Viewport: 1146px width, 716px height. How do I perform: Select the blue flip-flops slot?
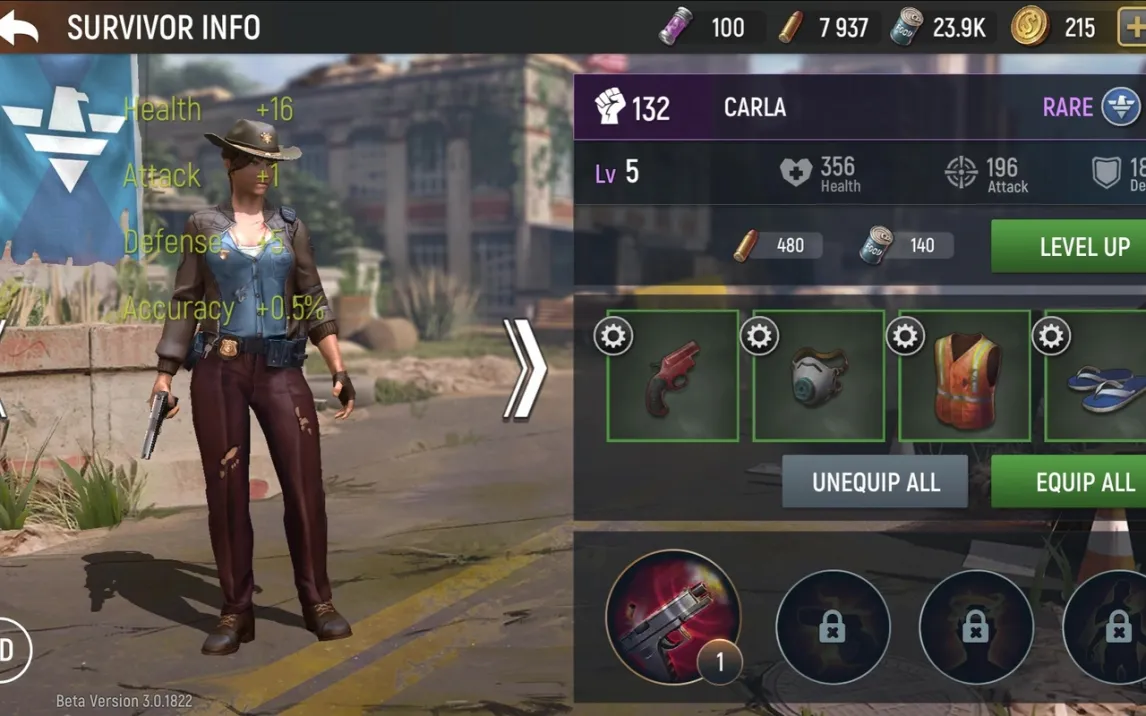(1100, 385)
